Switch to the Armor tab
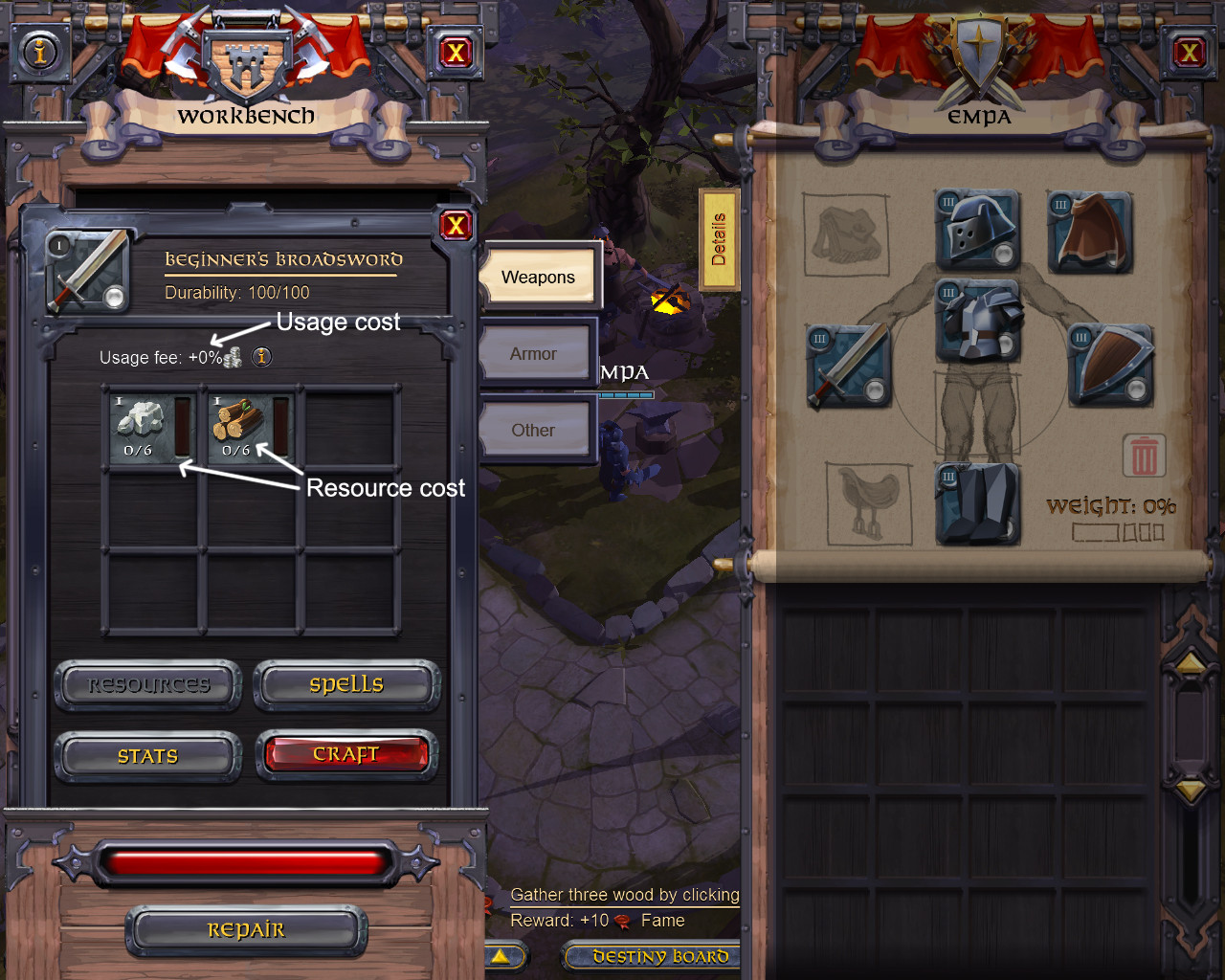Screen dimensions: 1225x980 [x=534, y=353]
